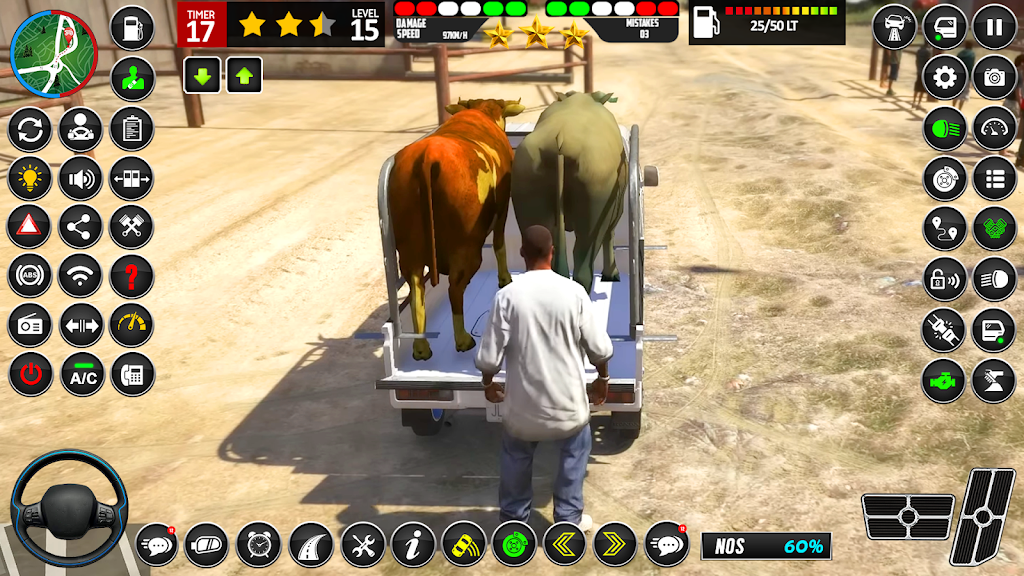Activate the red hazard triangle
Viewport: 1024px width, 576px height.
pos(30,227)
